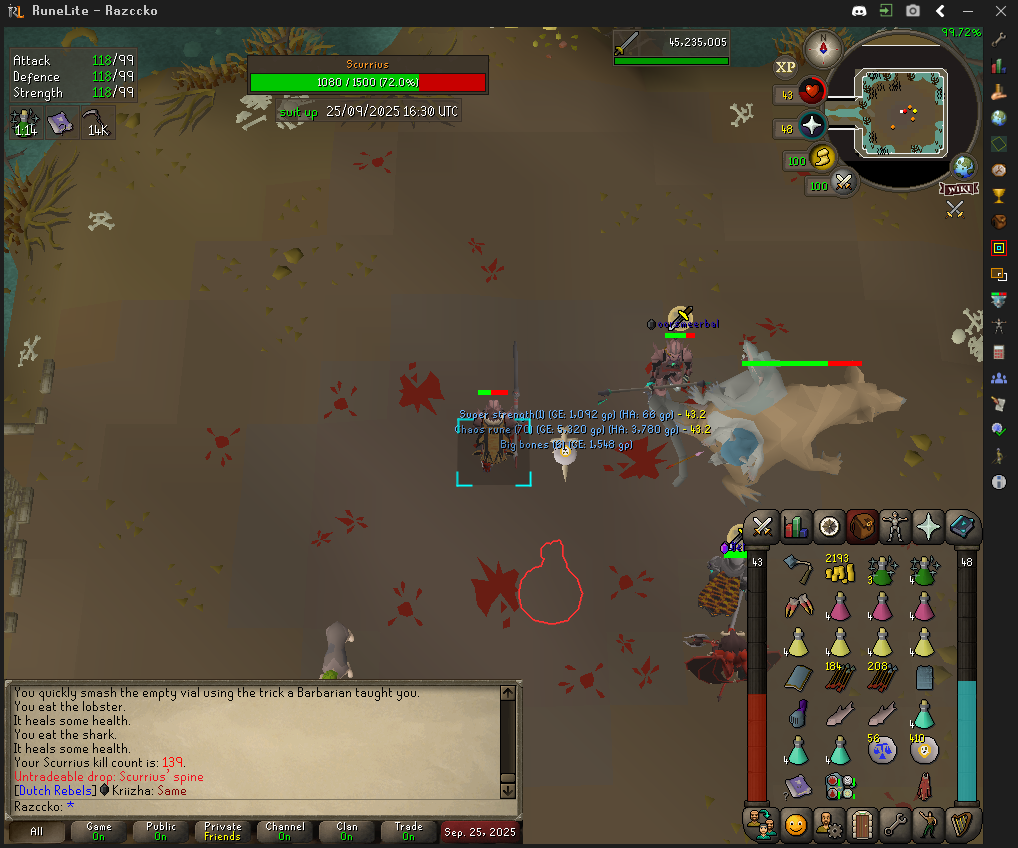Open the world map globe icon
1018x848 pixels.
tap(964, 166)
